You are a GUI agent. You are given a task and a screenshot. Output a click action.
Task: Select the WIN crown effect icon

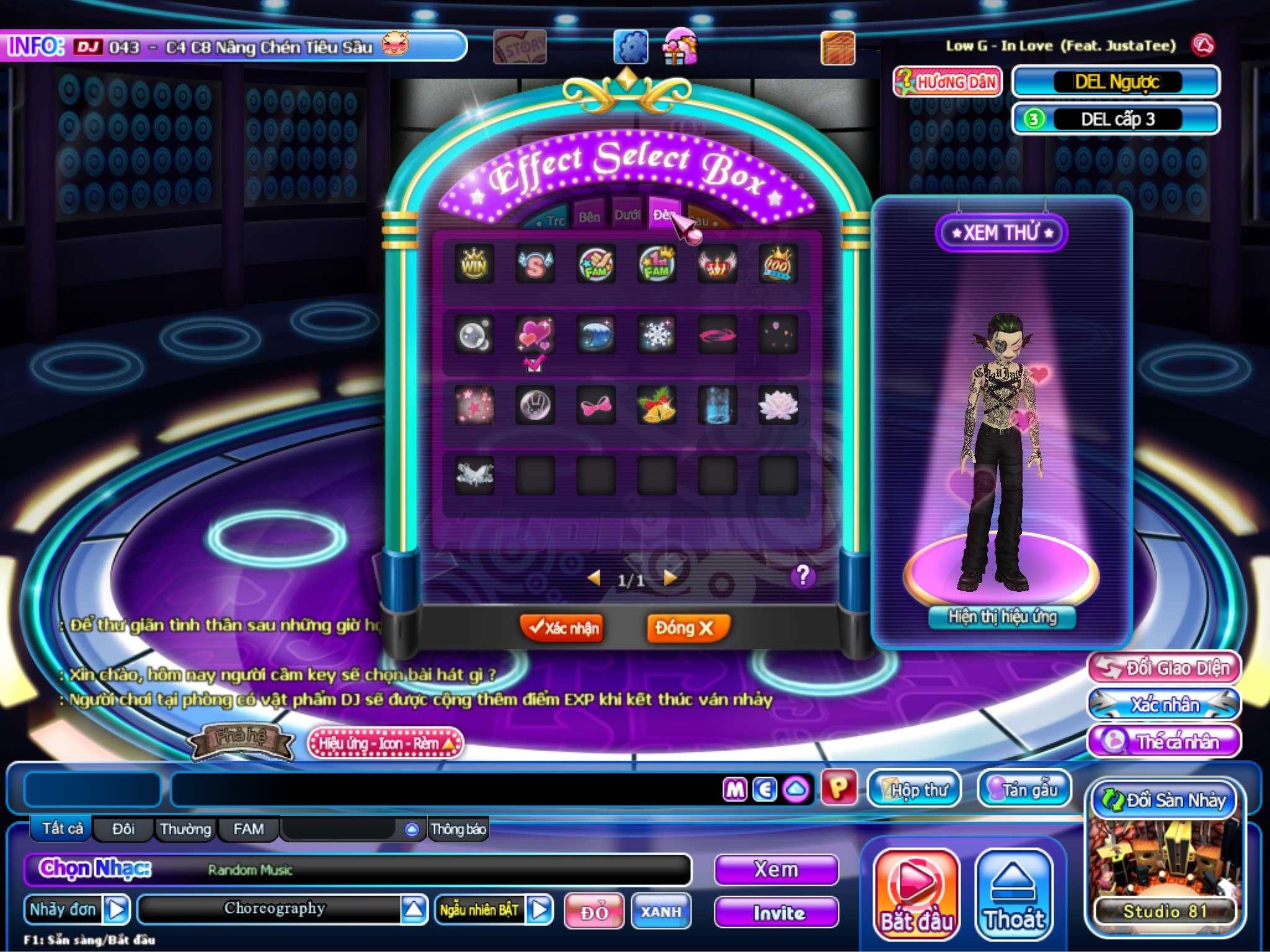click(474, 265)
